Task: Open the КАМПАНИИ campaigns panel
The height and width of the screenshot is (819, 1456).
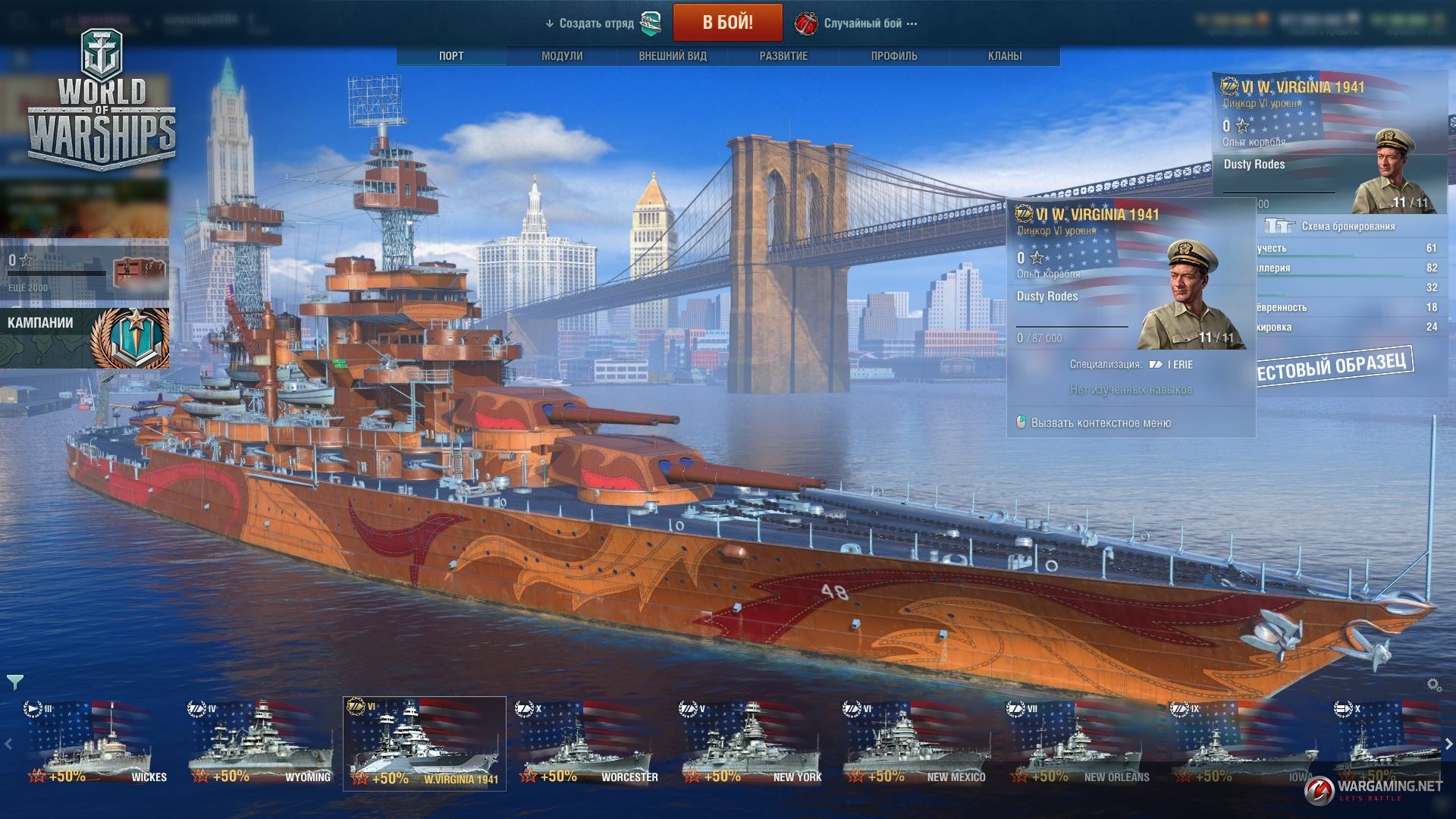Action: (83, 337)
